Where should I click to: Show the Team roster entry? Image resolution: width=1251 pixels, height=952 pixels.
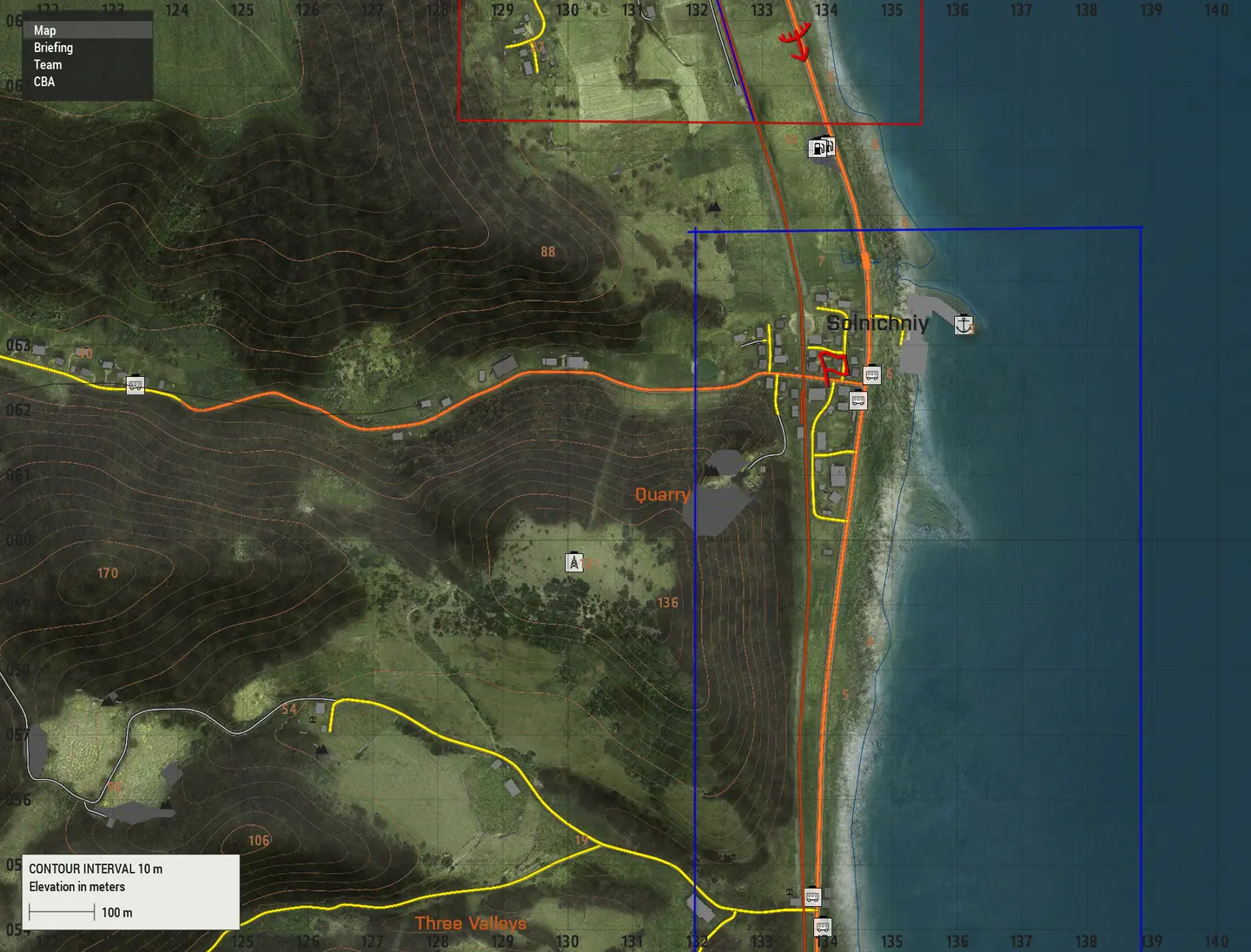(x=48, y=65)
